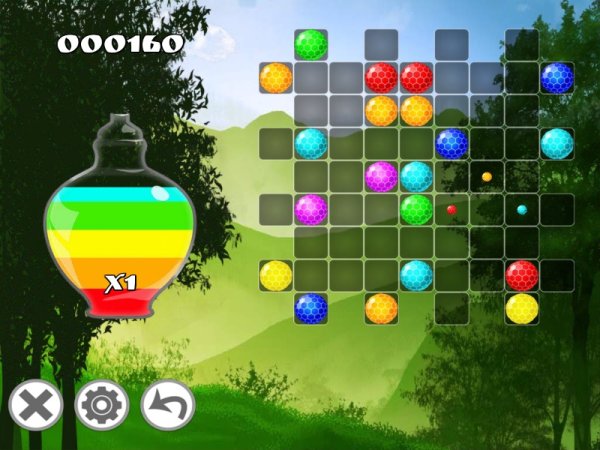Pick the yellow ball directly beneath the red ball
The image size is (600, 450).
click(521, 308)
